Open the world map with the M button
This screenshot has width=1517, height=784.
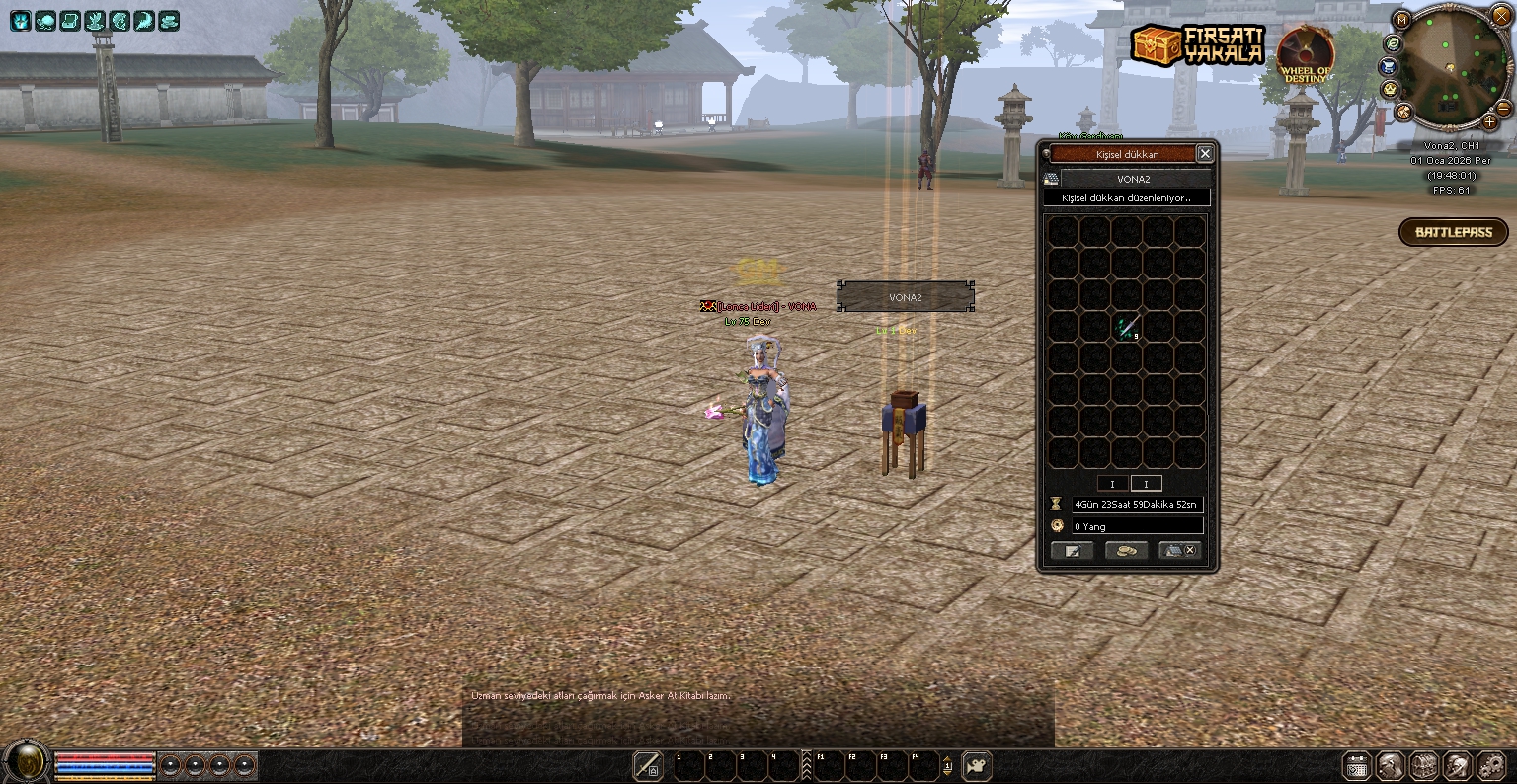coord(1401,20)
